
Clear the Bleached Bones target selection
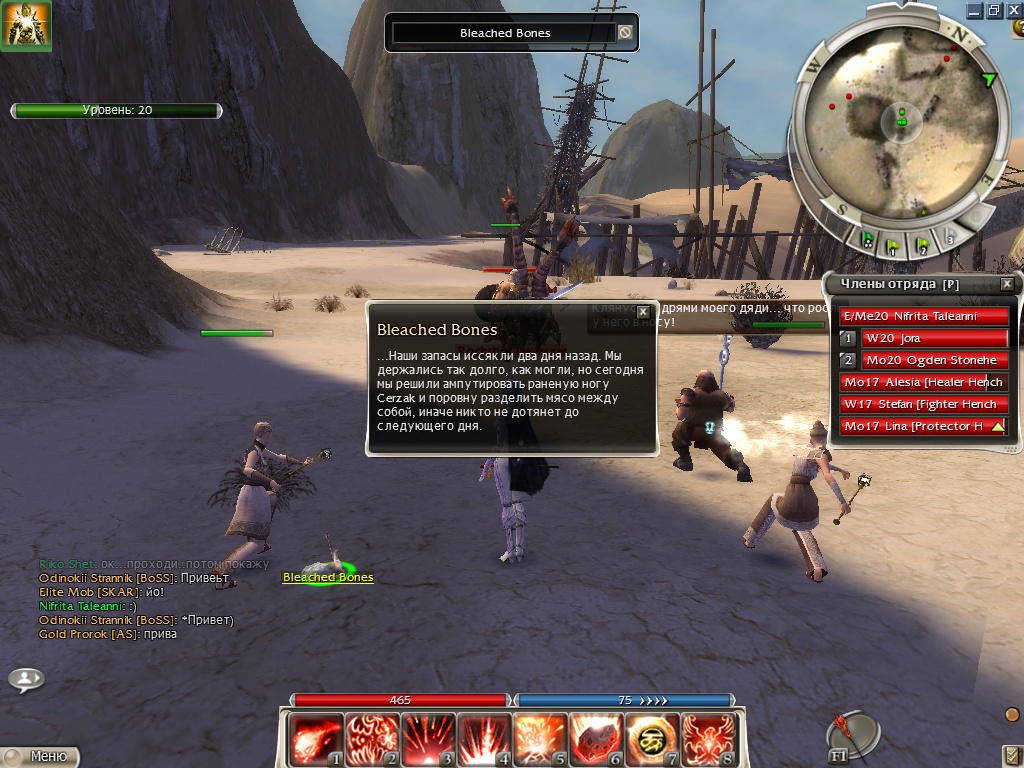[625, 33]
